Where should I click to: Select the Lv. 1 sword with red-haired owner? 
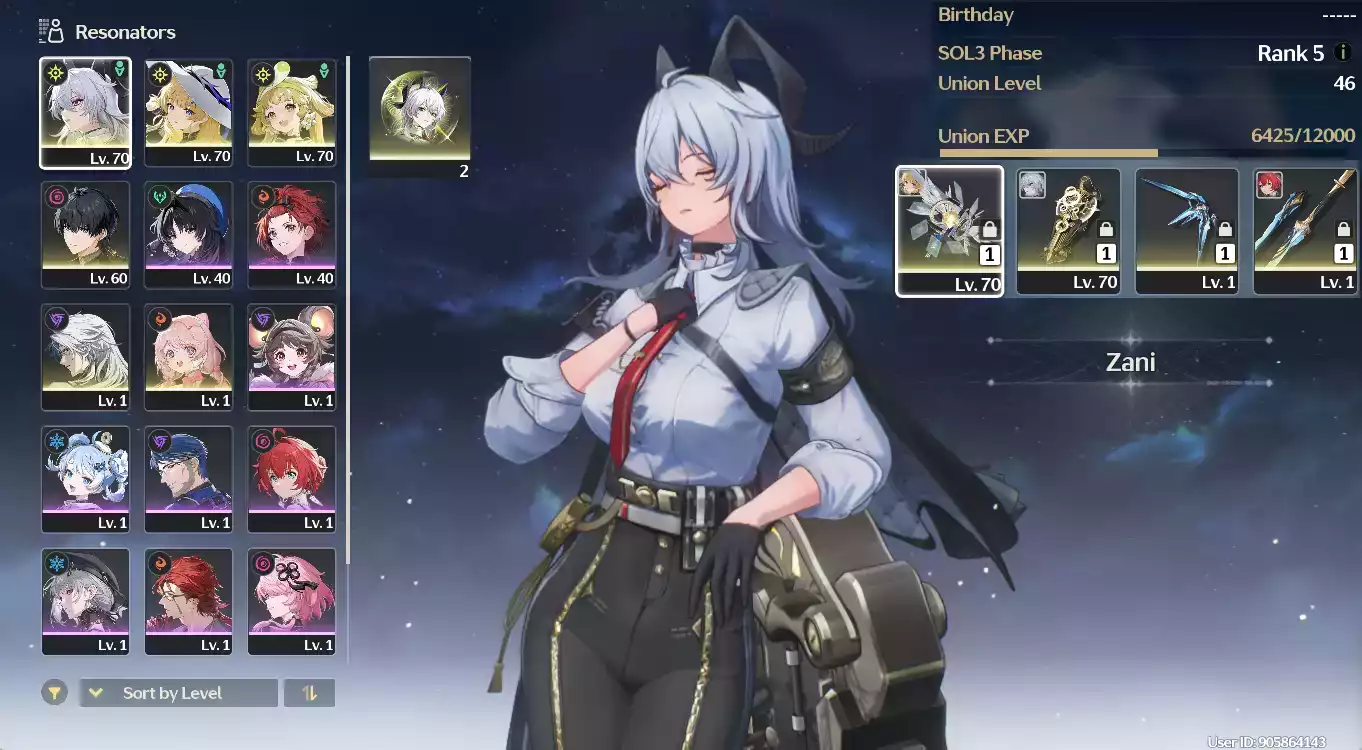1305,231
